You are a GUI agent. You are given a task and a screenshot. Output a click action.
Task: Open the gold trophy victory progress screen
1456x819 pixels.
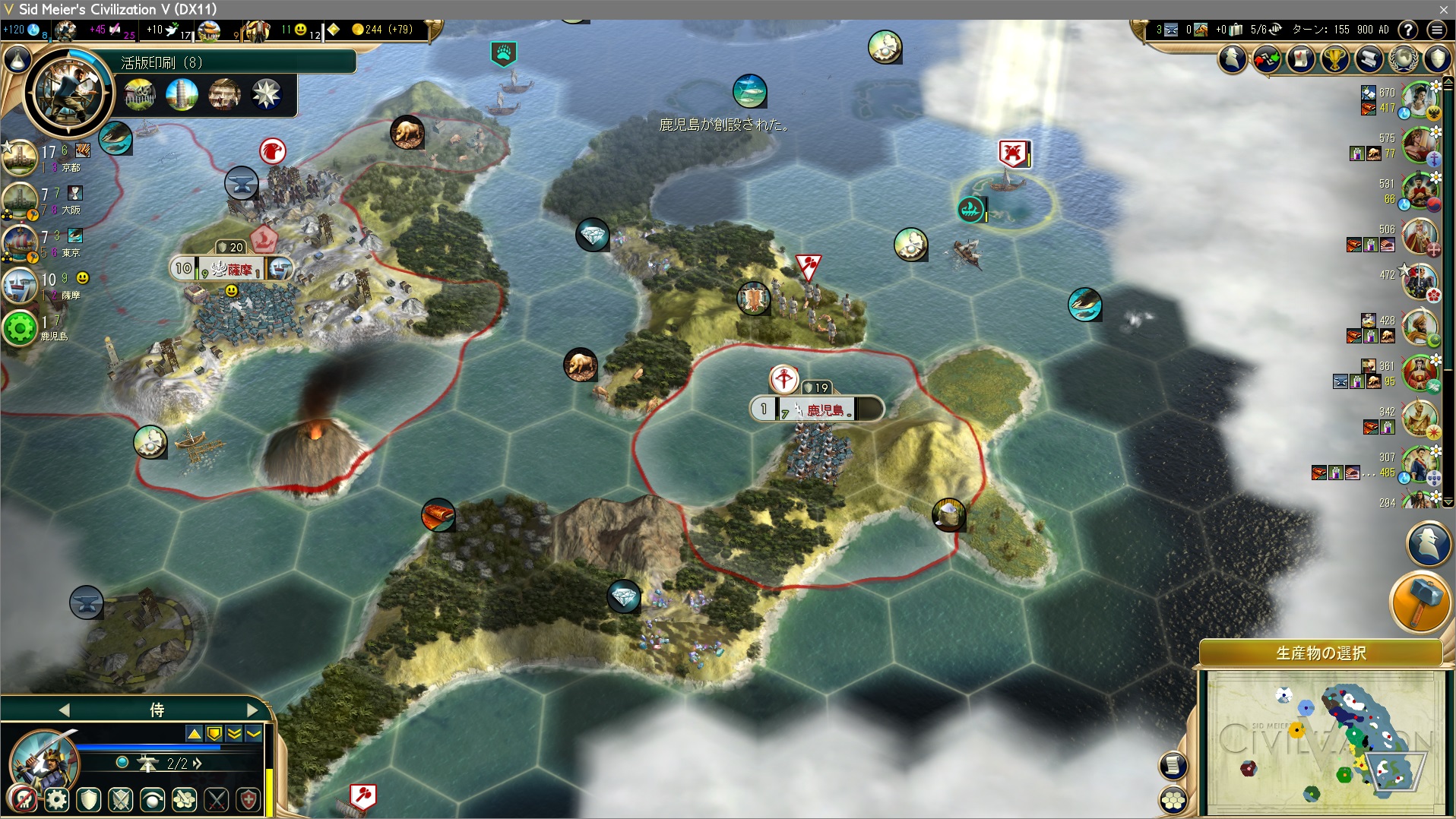pyautogui.click(x=1334, y=58)
